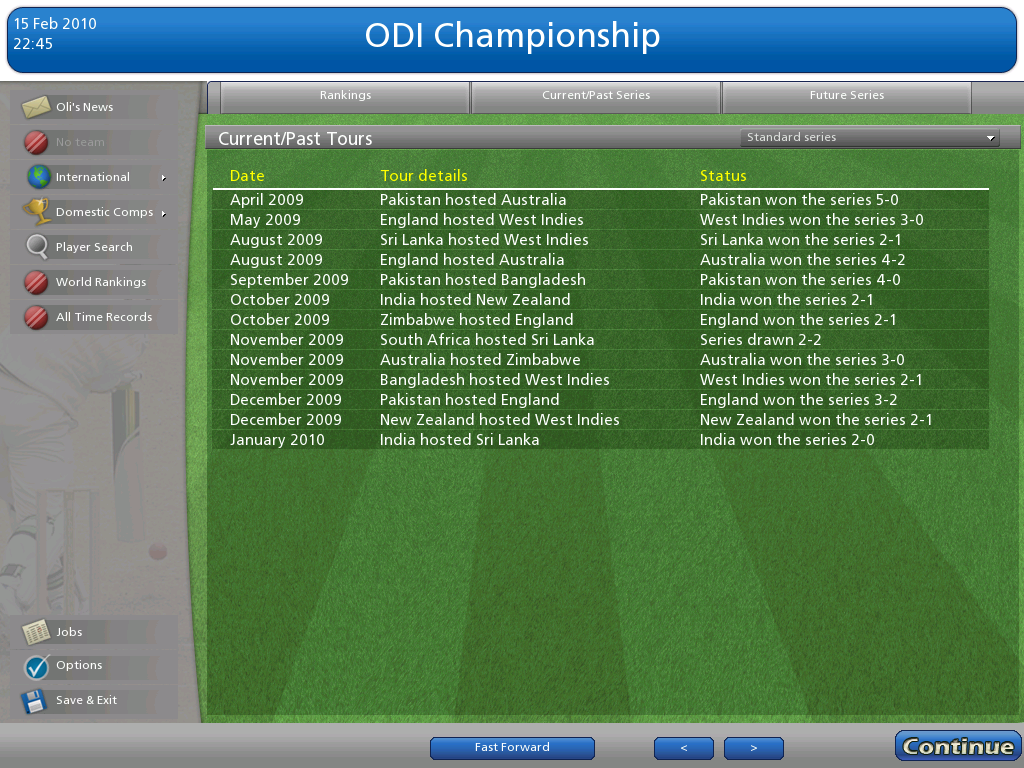Select the Pakistan hosted Australia series row

(x=600, y=200)
